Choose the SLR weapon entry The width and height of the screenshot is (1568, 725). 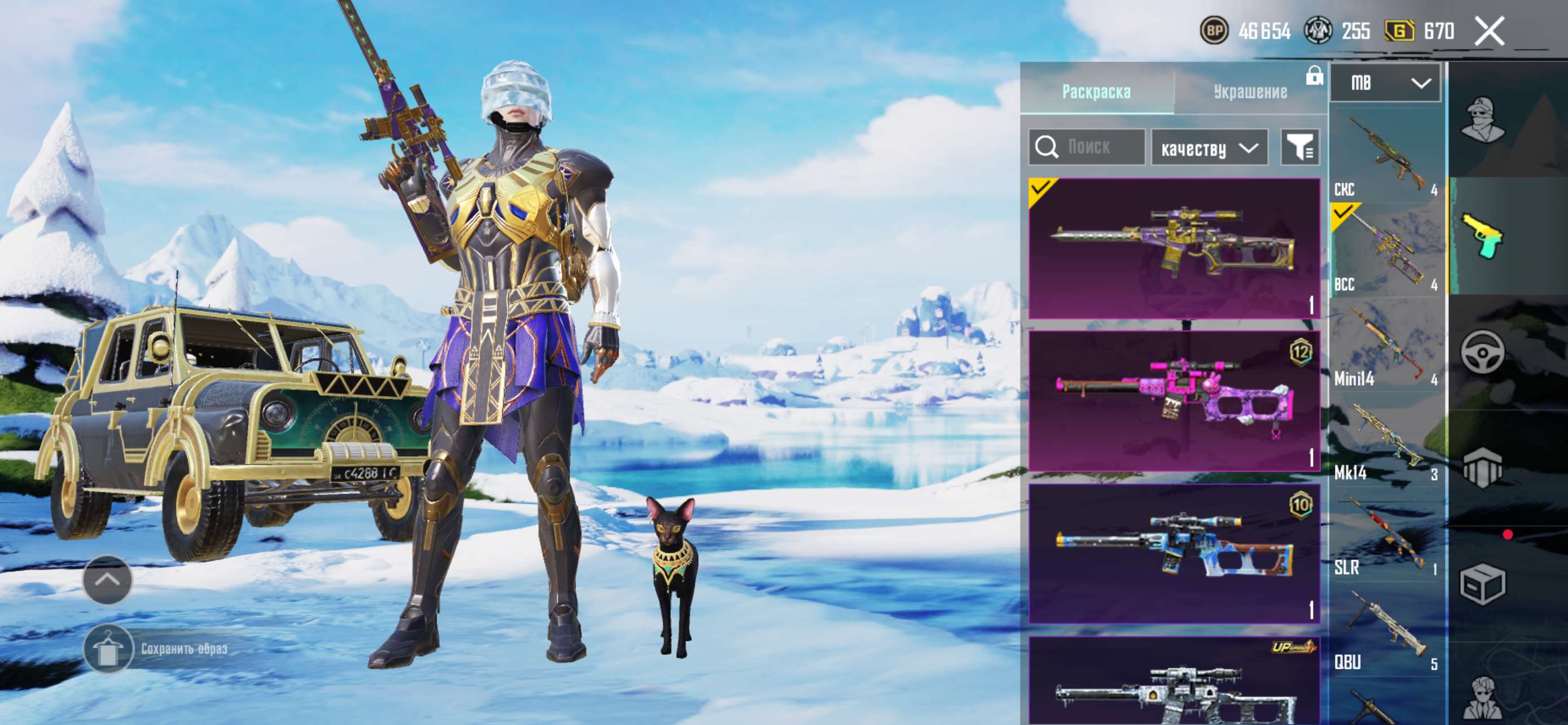[x=1385, y=536]
